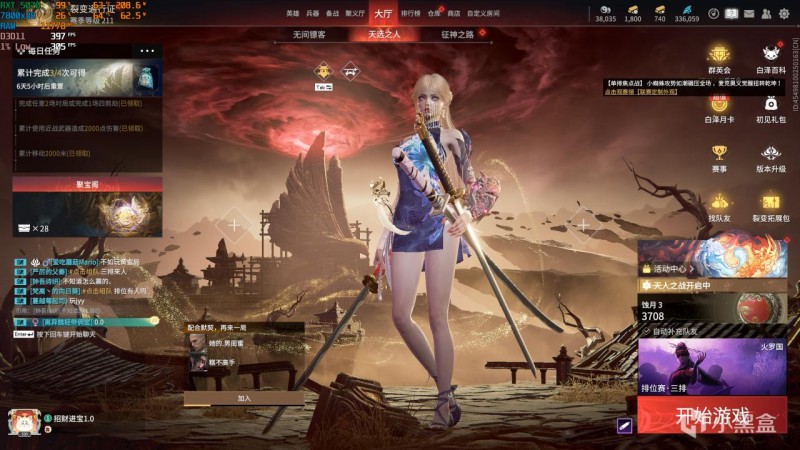Image resolution: width=800 pixels, height=450 pixels.
Task: Open the 赛事 tournaments trophy
Action: [719, 156]
